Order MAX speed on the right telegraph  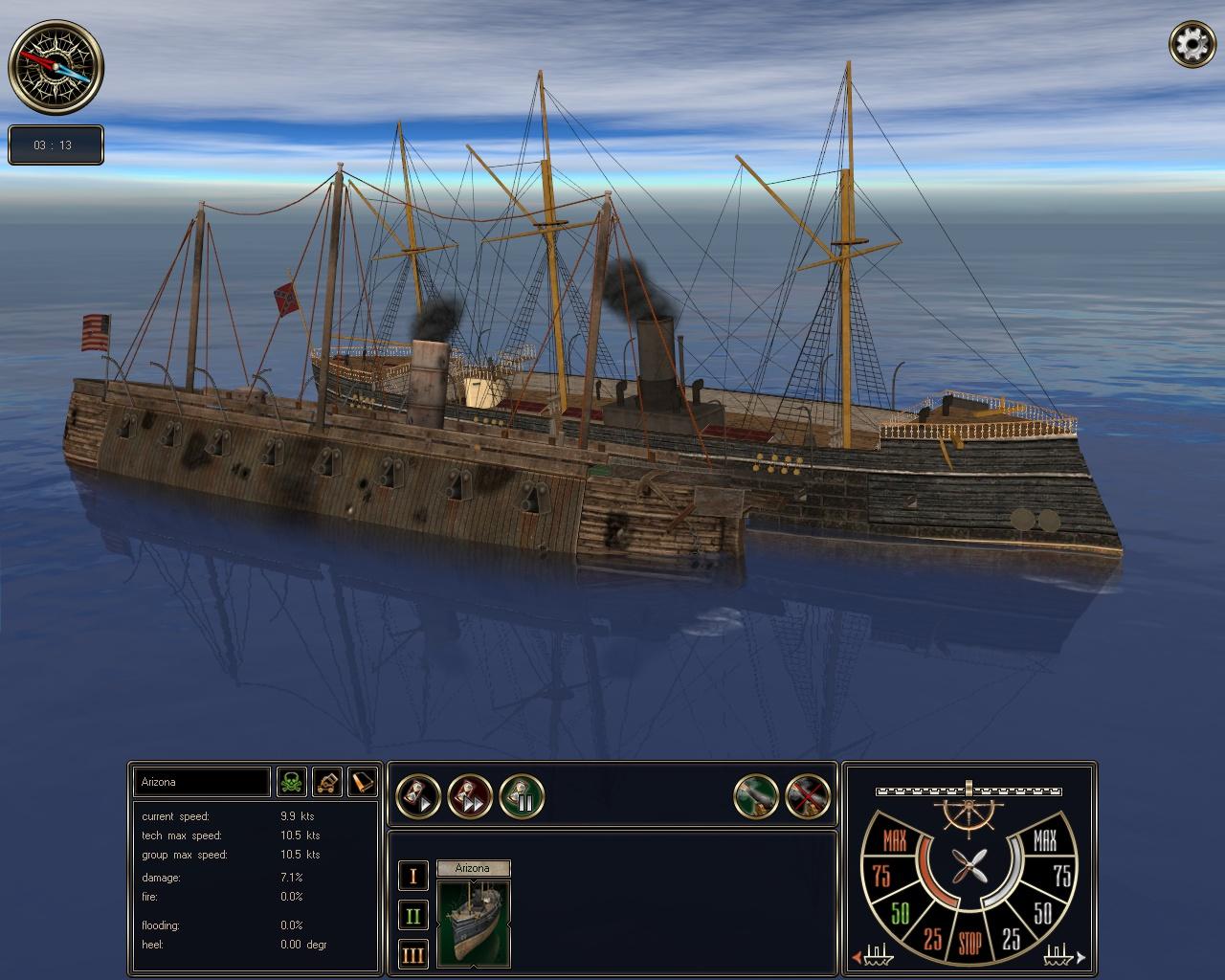click(x=1047, y=842)
